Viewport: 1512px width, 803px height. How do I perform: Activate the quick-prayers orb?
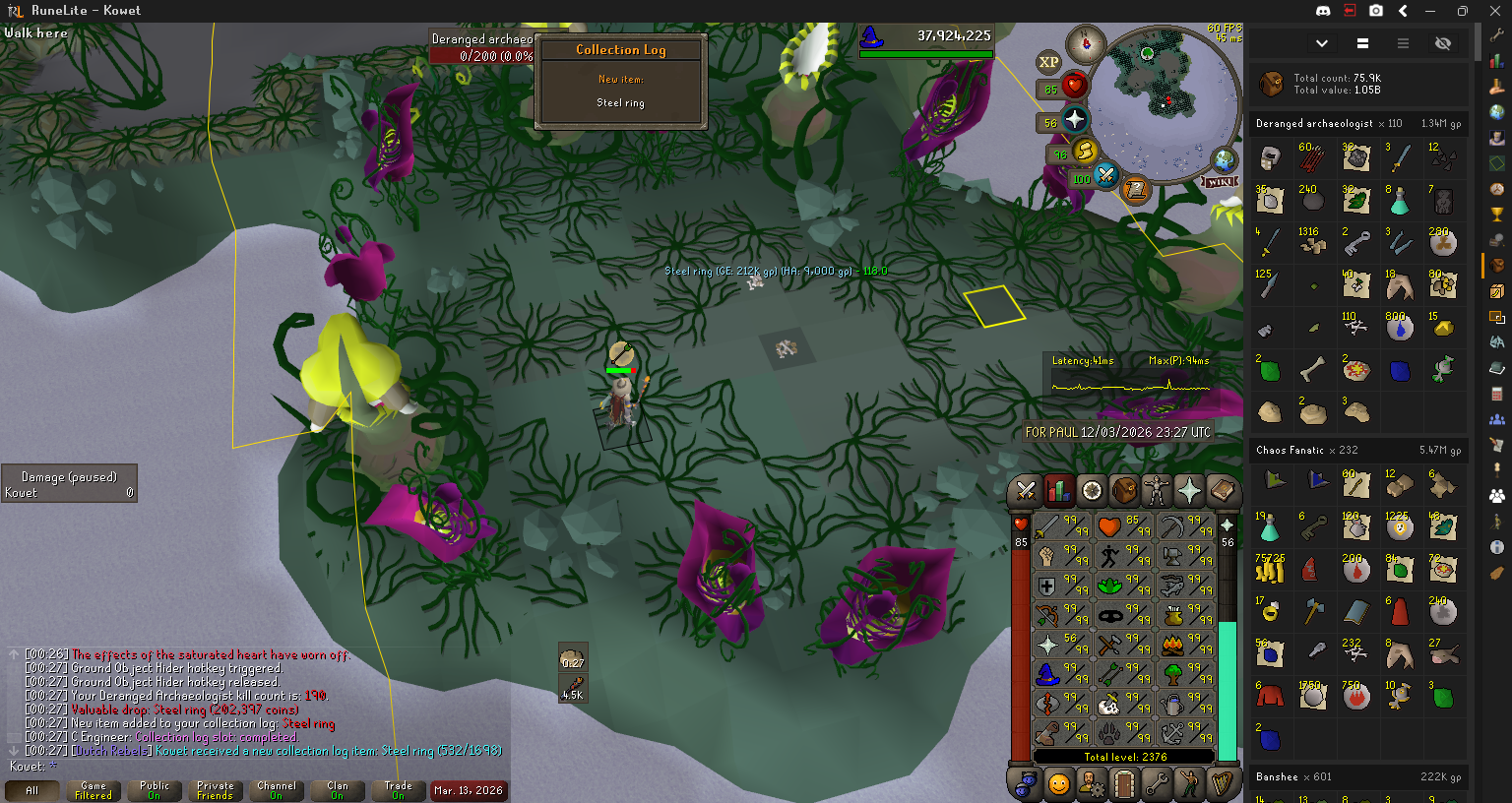[x=1075, y=120]
